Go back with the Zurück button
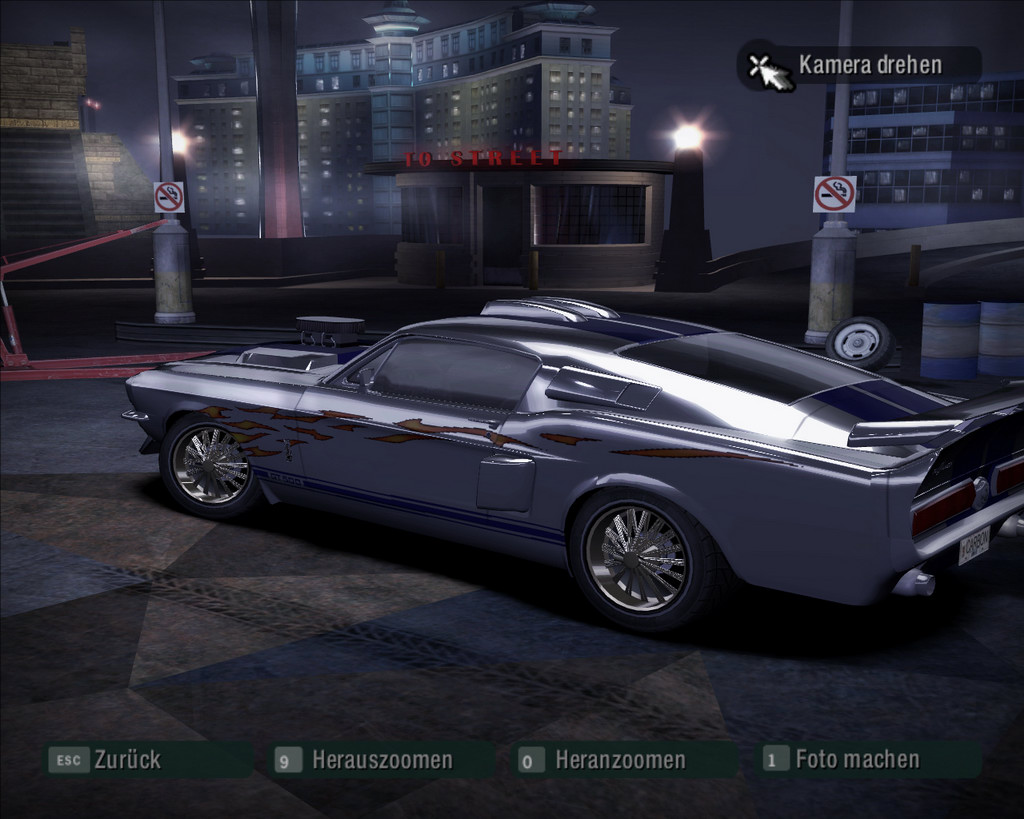This screenshot has width=1024, height=819. [x=126, y=760]
